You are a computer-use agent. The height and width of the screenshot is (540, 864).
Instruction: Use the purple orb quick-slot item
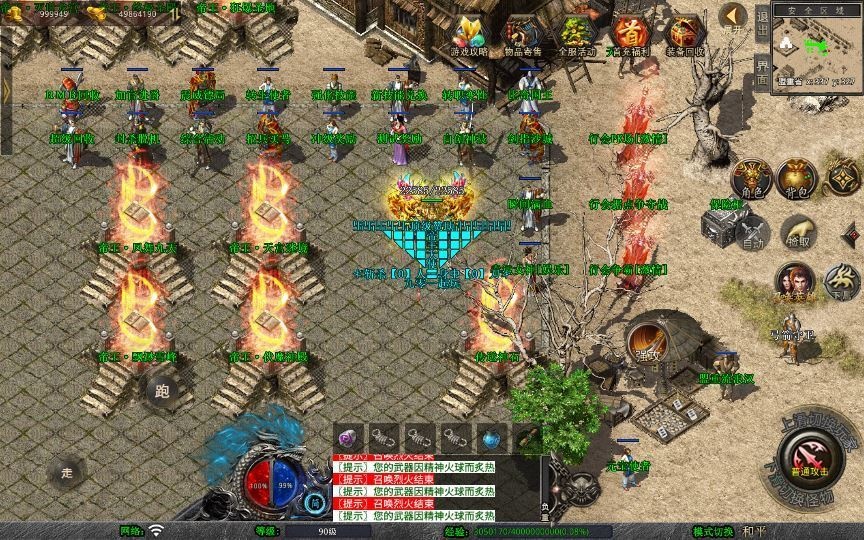[348, 437]
